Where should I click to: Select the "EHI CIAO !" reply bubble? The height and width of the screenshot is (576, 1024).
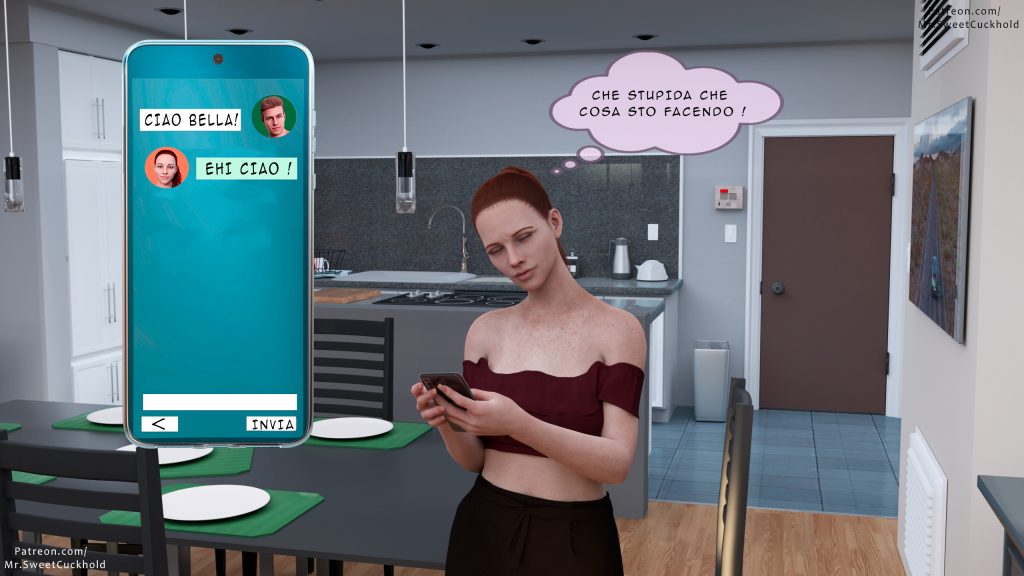click(x=246, y=168)
